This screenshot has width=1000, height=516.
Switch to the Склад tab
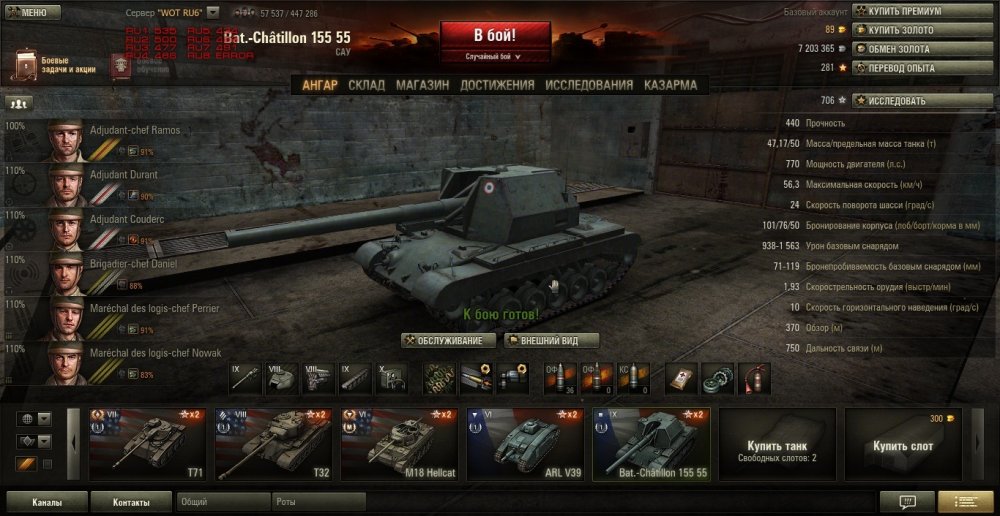pyautogui.click(x=366, y=85)
